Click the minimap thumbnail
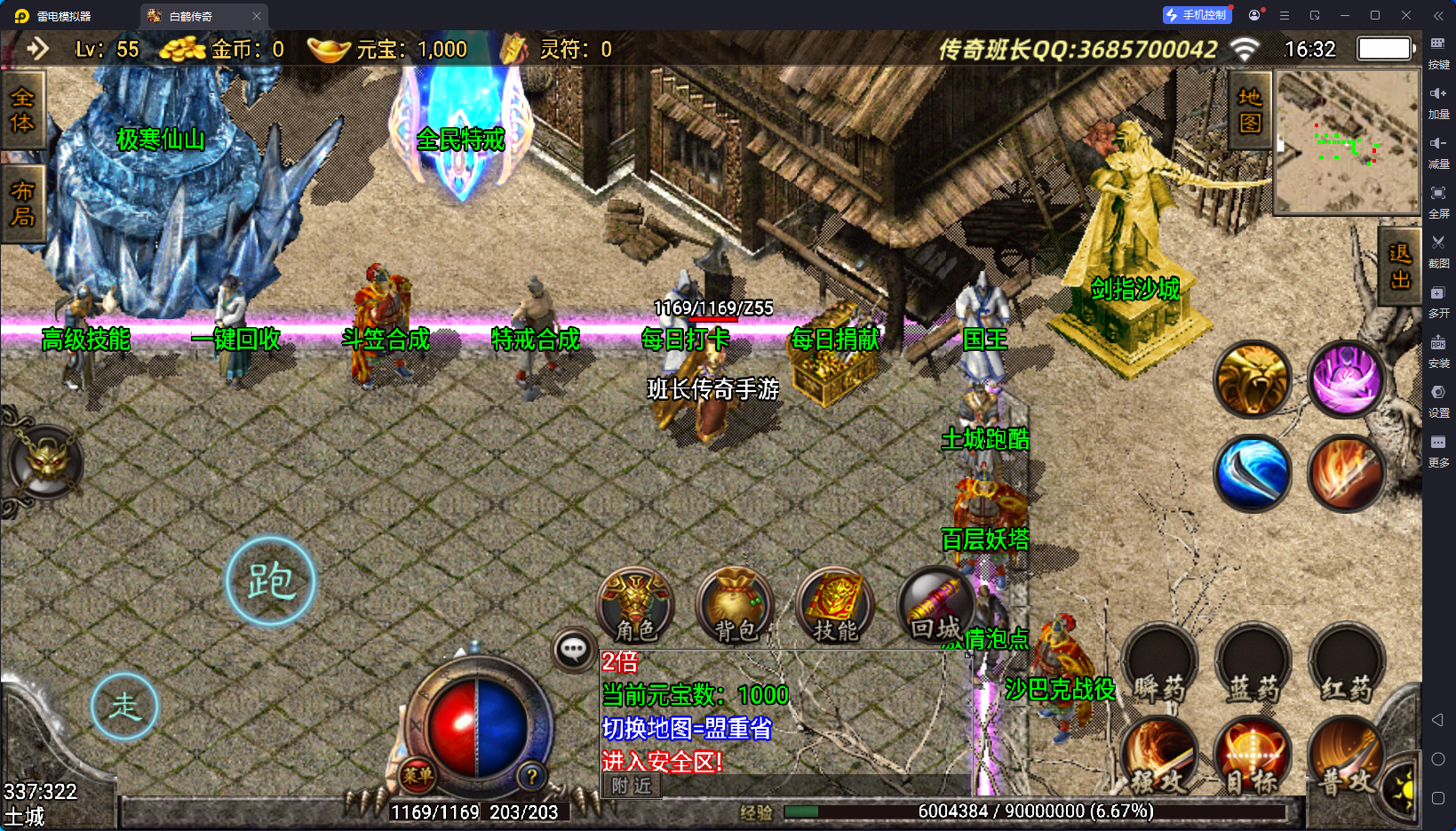Image resolution: width=1456 pixels, height=831 pixels. coord(1346,142)
